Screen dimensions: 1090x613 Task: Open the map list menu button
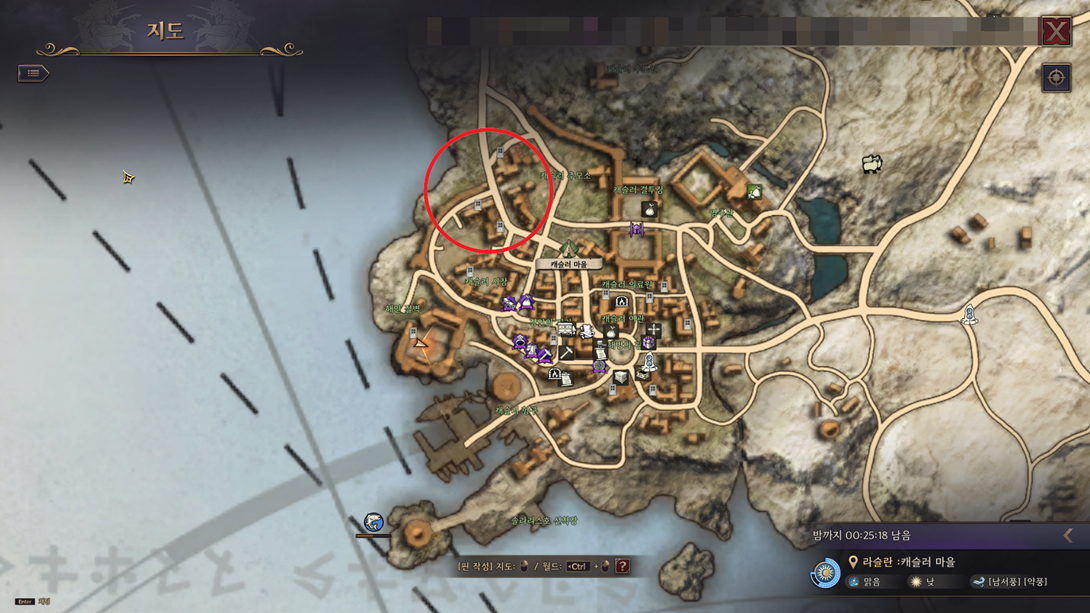[33, 73]
